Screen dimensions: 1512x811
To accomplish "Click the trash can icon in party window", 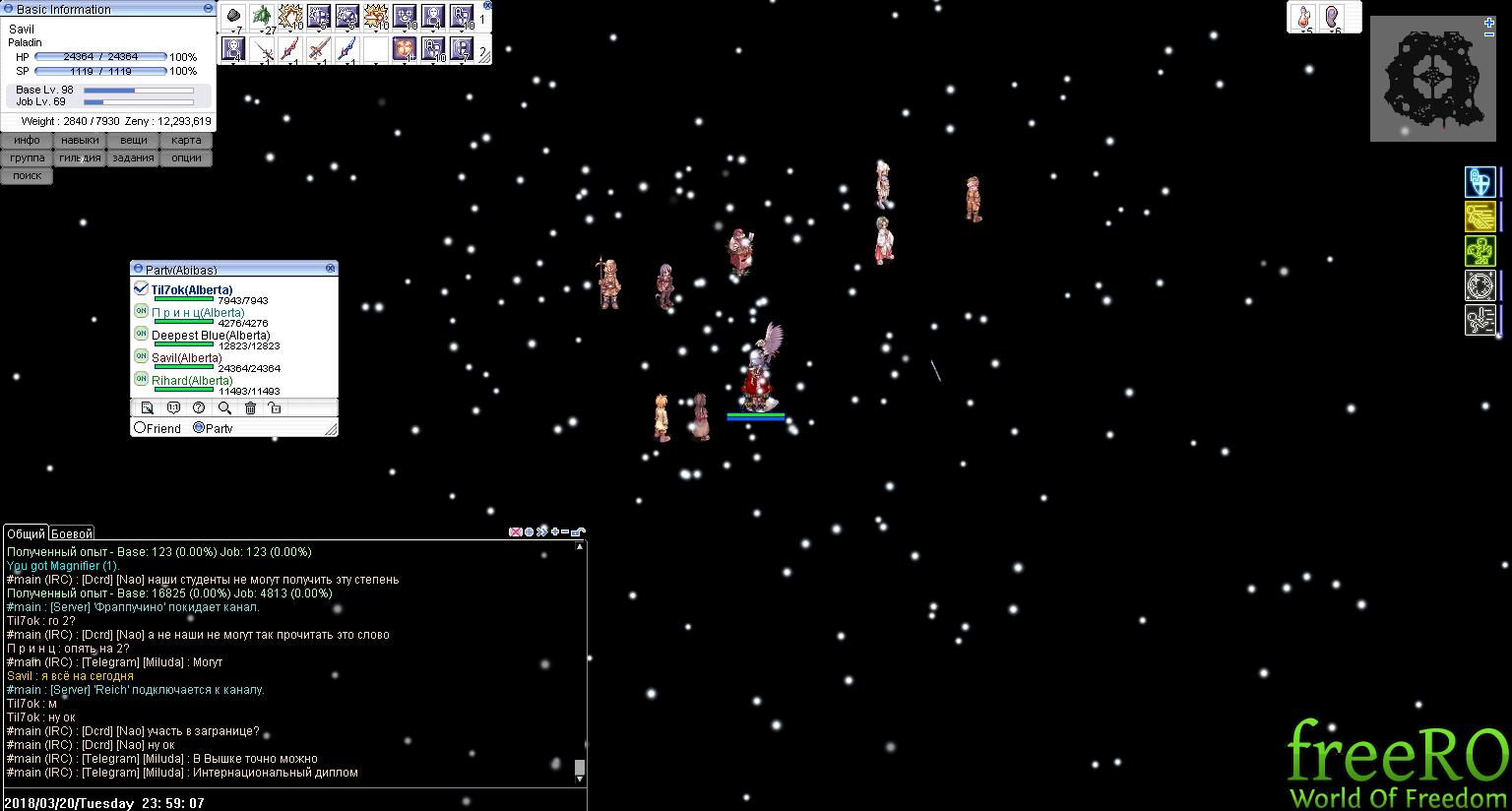I will click(x=250, y=407).
